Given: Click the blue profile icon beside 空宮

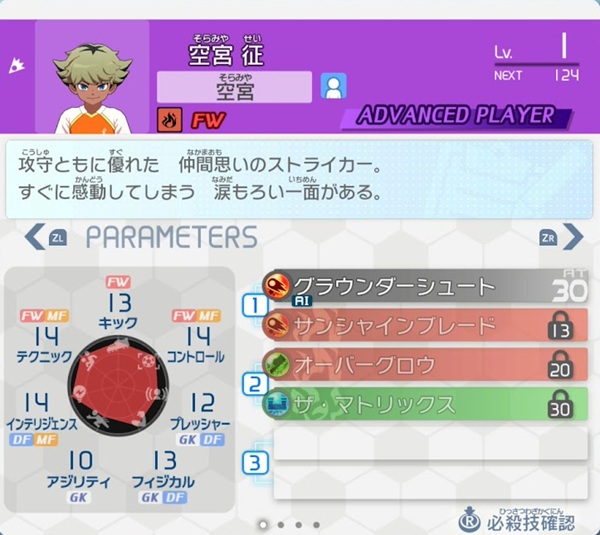Looking at the screenshot, I should pos(332,87).
